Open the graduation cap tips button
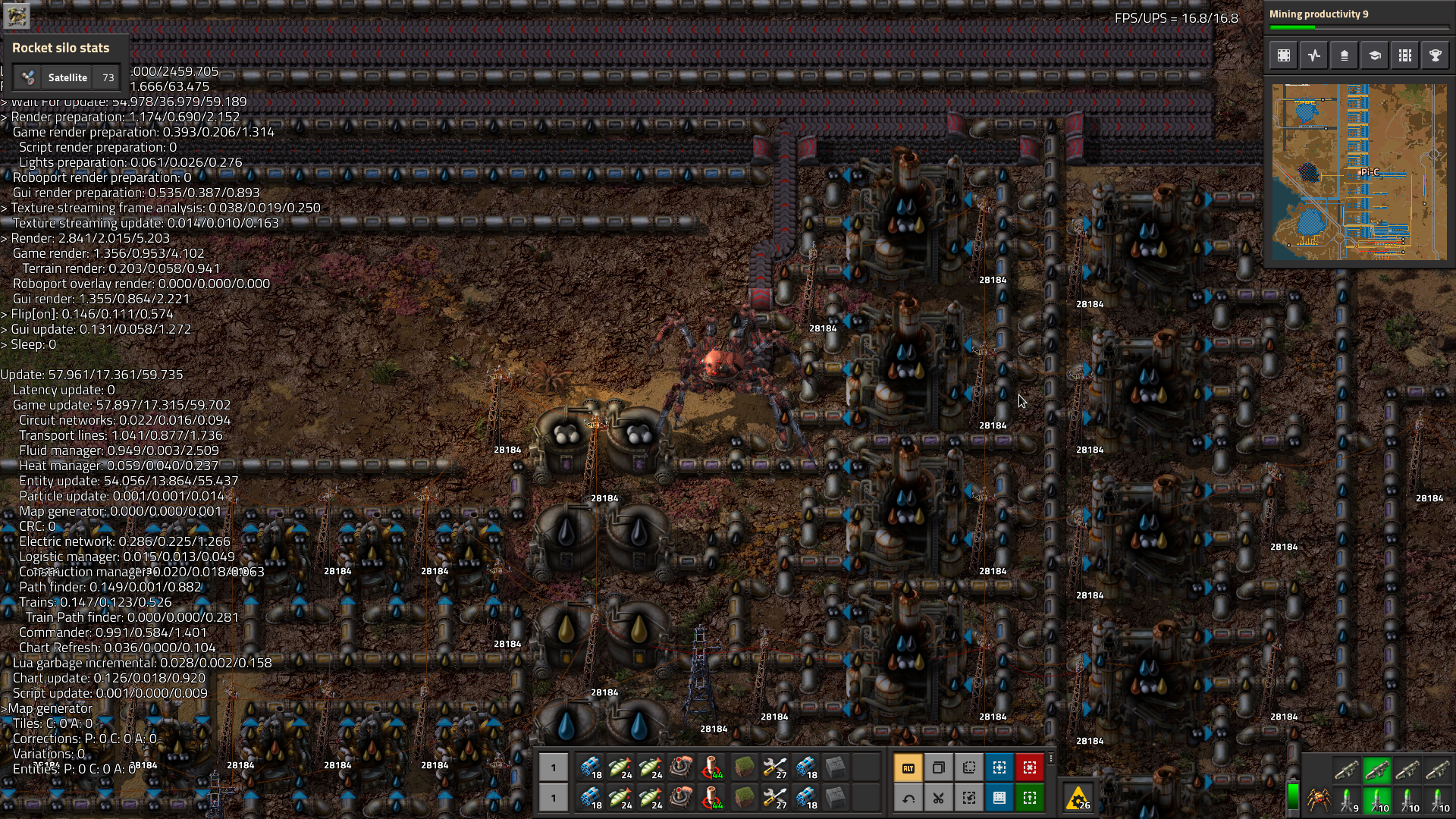 (1374, 55)
